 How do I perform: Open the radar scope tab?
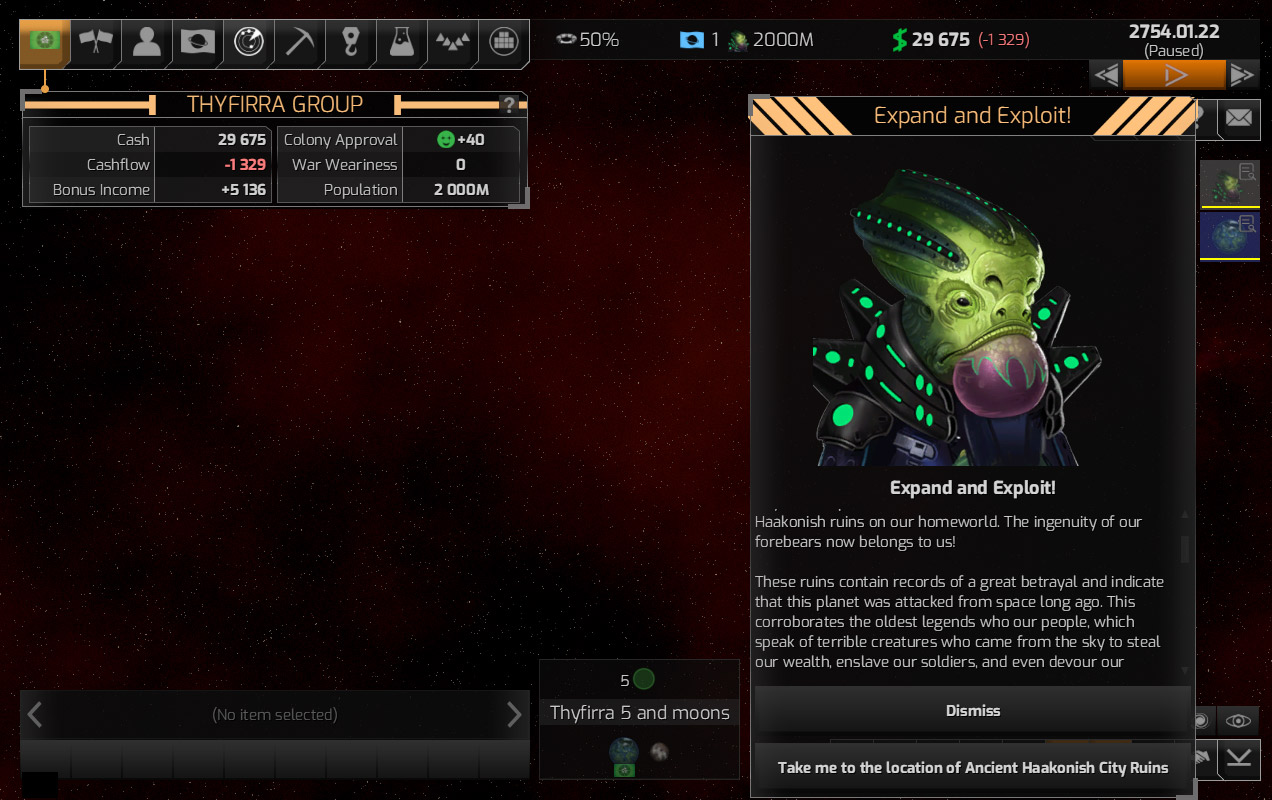click(x=249, y=42)
